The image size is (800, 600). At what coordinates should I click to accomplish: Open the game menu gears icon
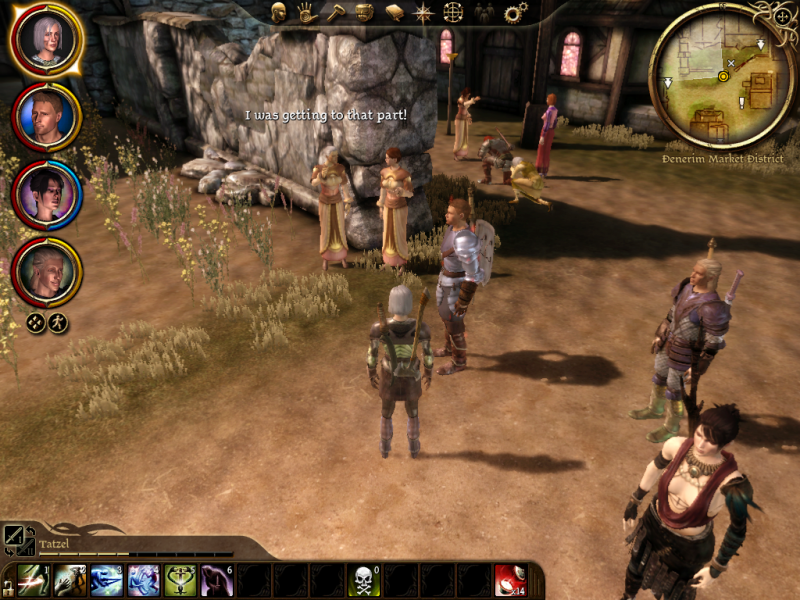tap(515, 12)
